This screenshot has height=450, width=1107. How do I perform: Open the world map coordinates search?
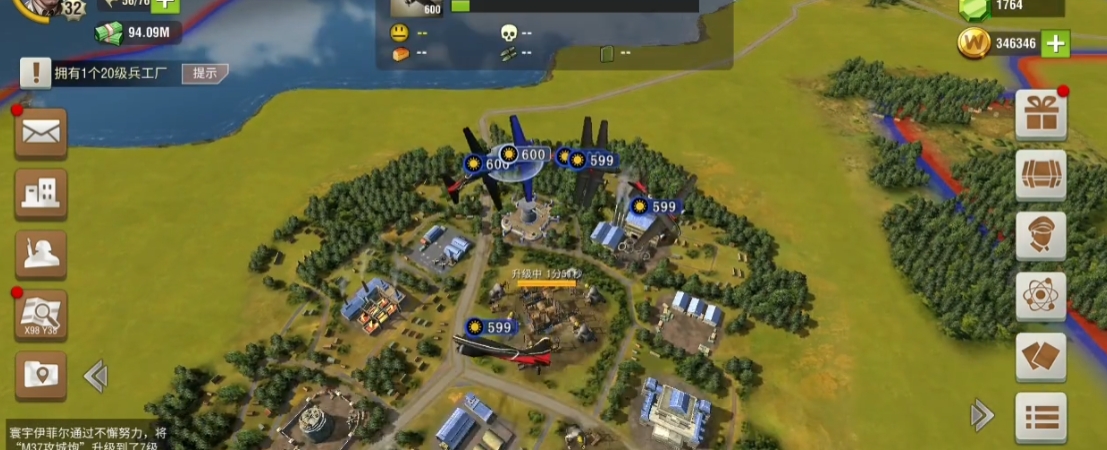41,316
